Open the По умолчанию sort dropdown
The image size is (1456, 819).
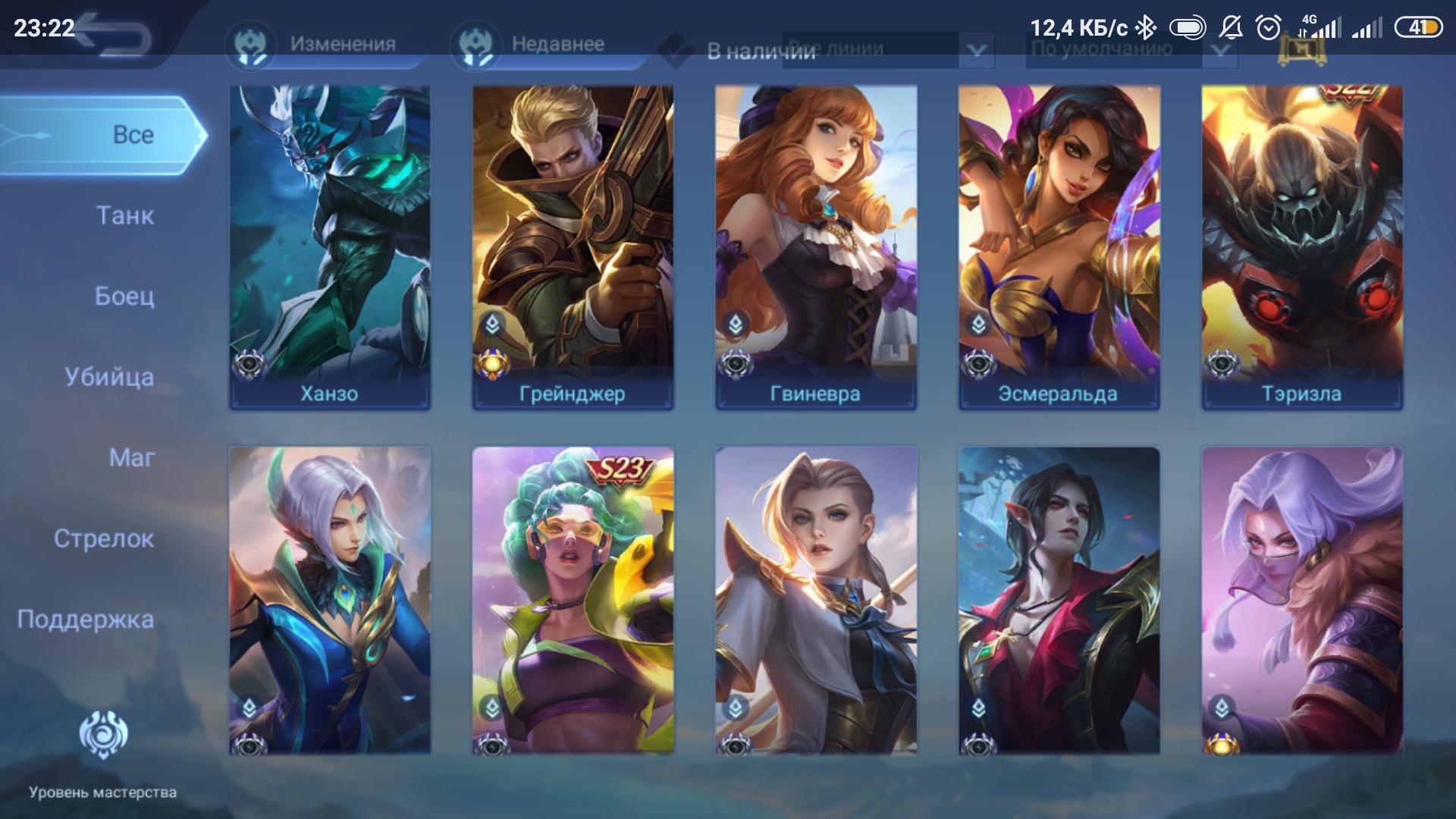(1219, 52)
